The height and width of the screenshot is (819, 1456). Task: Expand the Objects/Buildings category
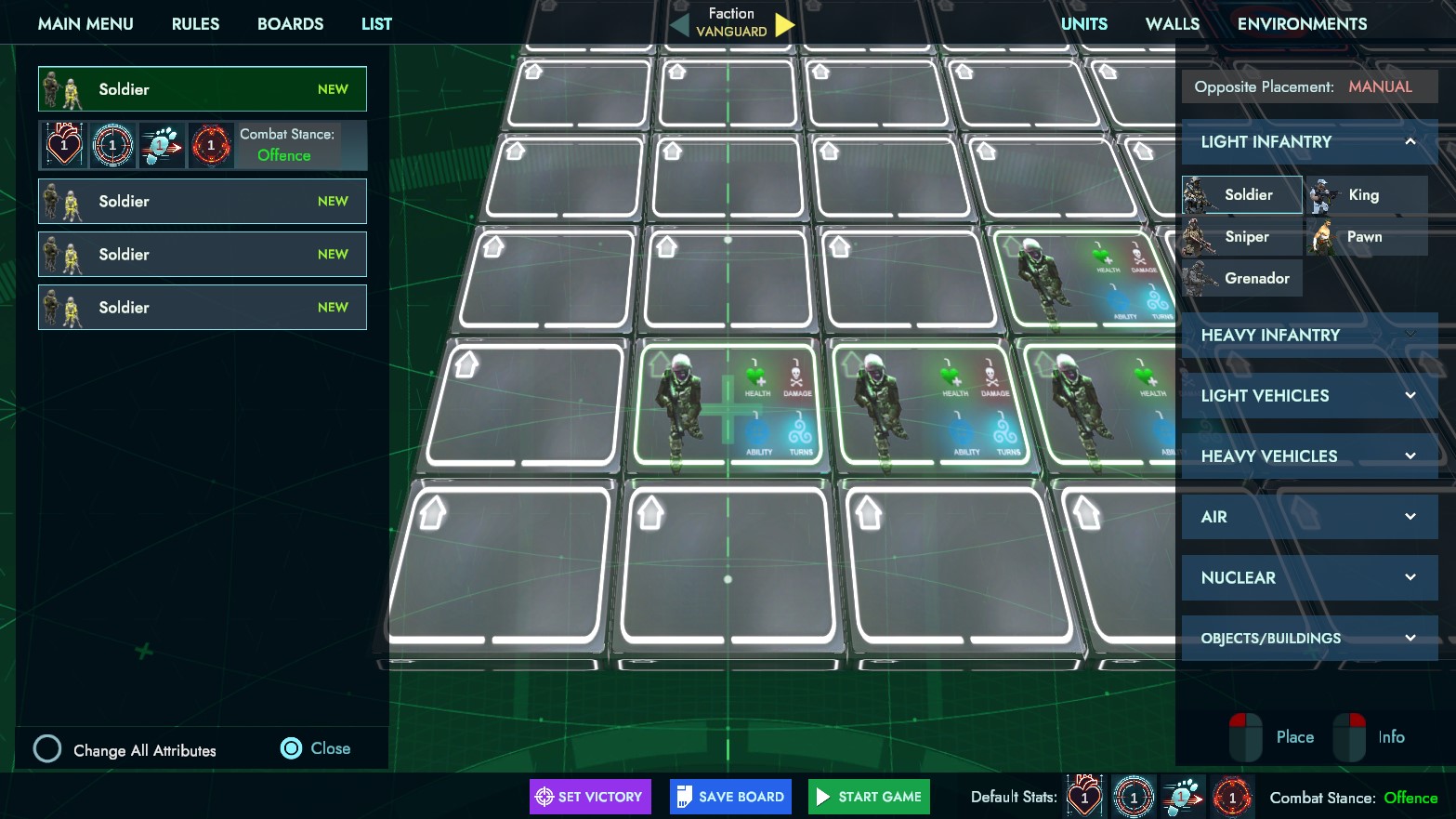1308,638
